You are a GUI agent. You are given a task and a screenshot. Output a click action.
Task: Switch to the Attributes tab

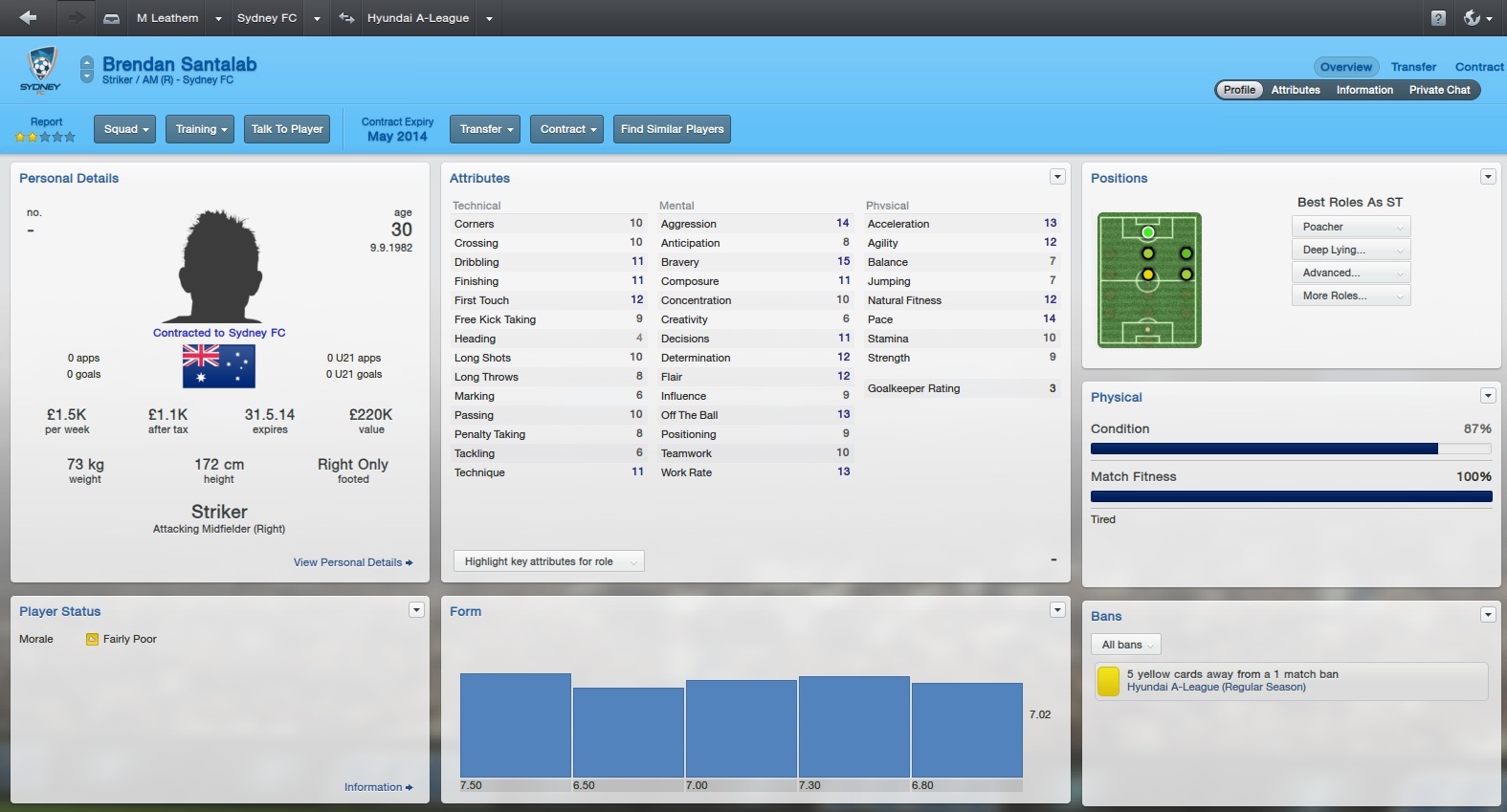pos(1296,90)
